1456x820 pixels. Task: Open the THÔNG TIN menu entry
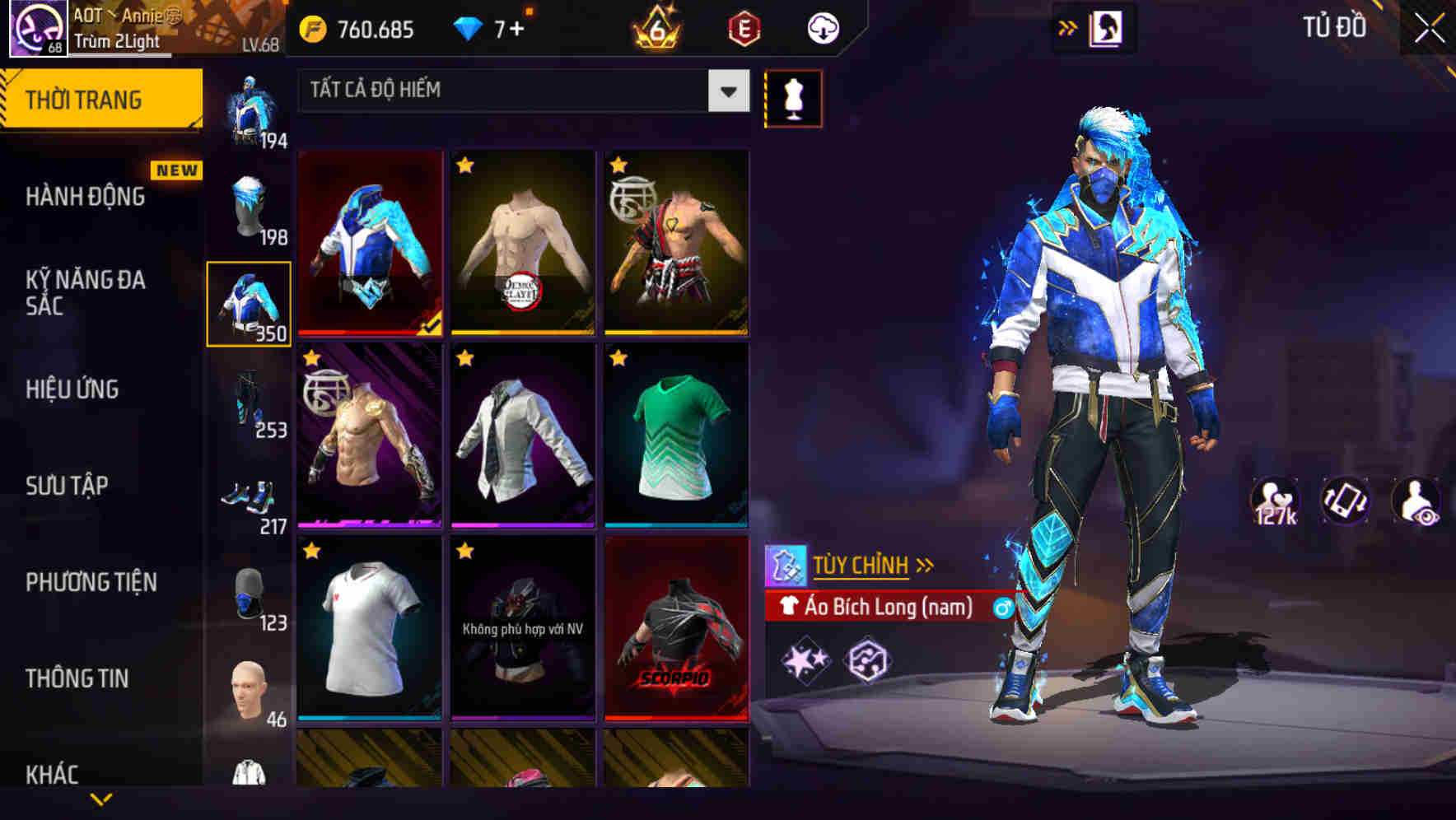(x=78, y=678)
